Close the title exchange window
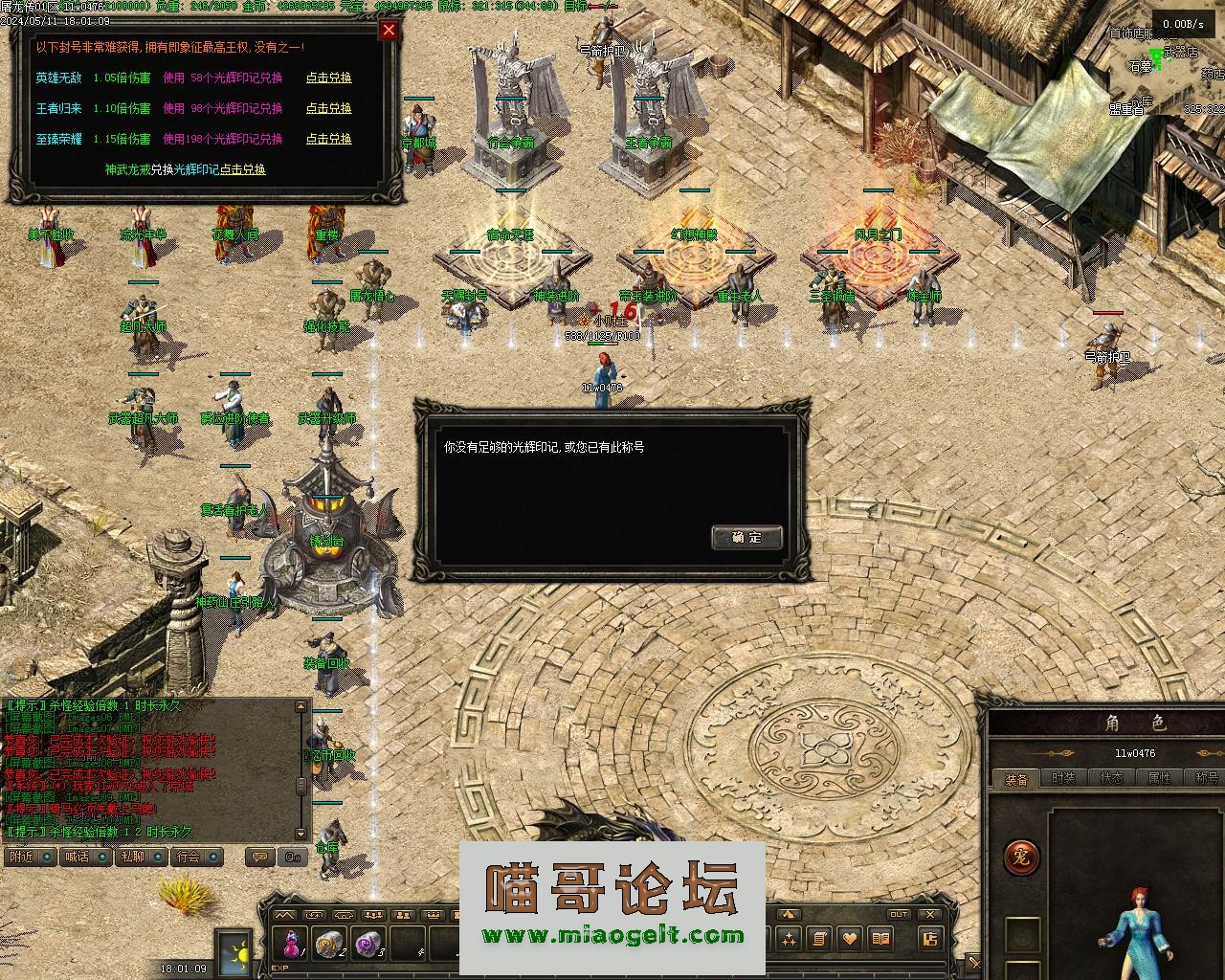This screenshot has height=980, width=1225. point(389,30)
